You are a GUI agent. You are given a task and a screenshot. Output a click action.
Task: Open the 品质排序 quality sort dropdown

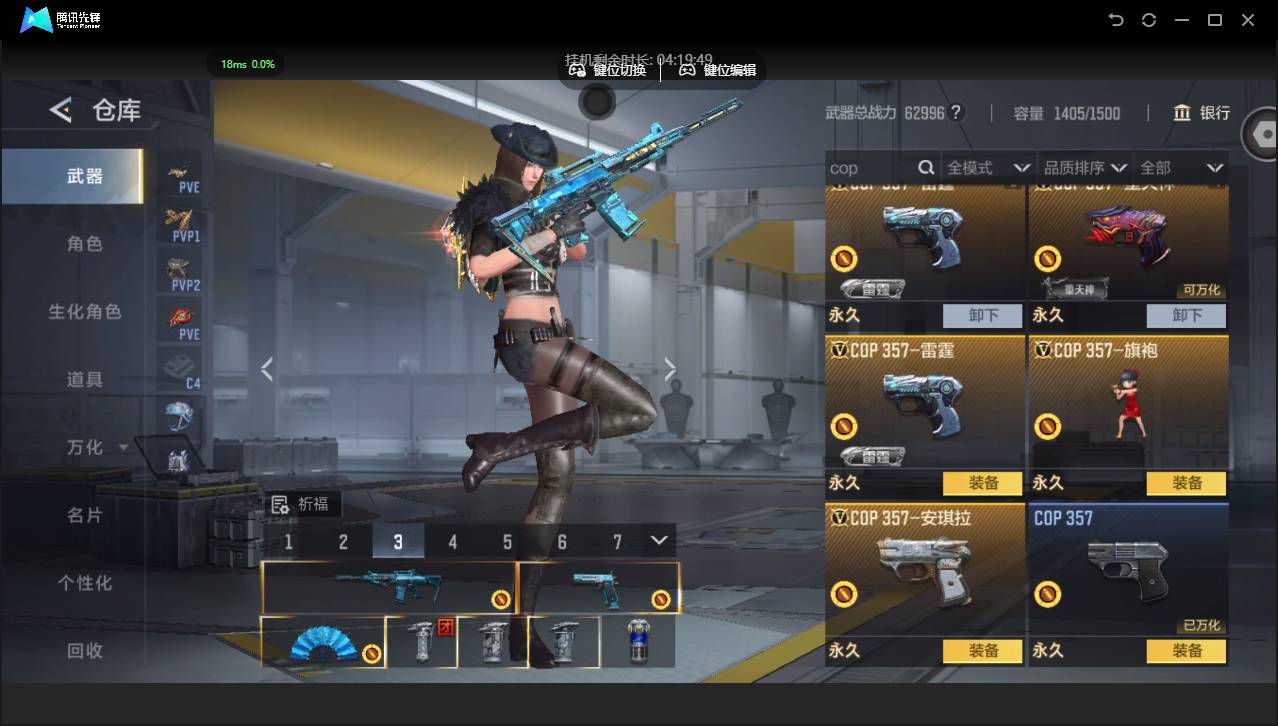tap(1085, 168)
